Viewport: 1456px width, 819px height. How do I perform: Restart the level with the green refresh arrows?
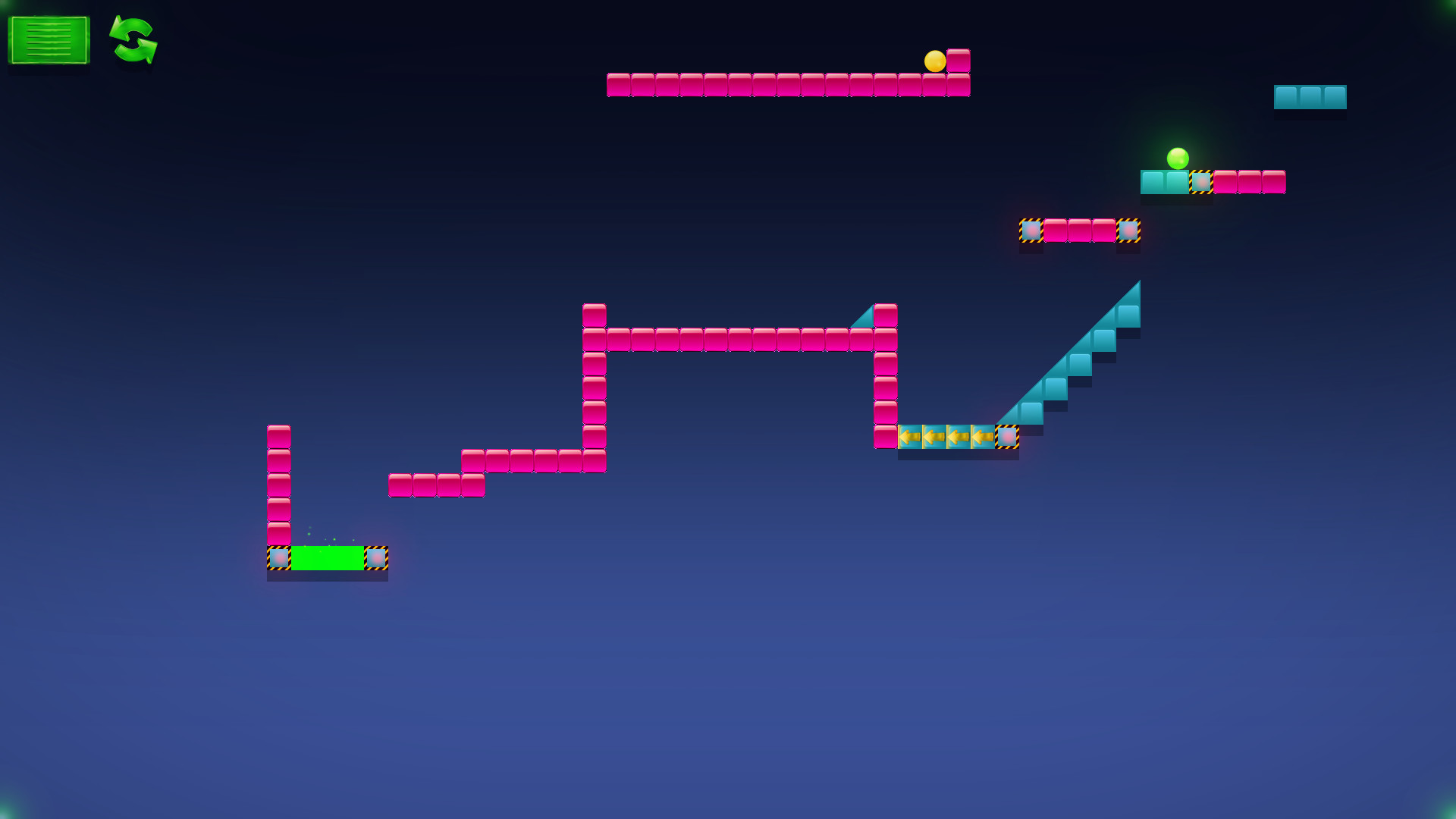[x=133, y=42]
